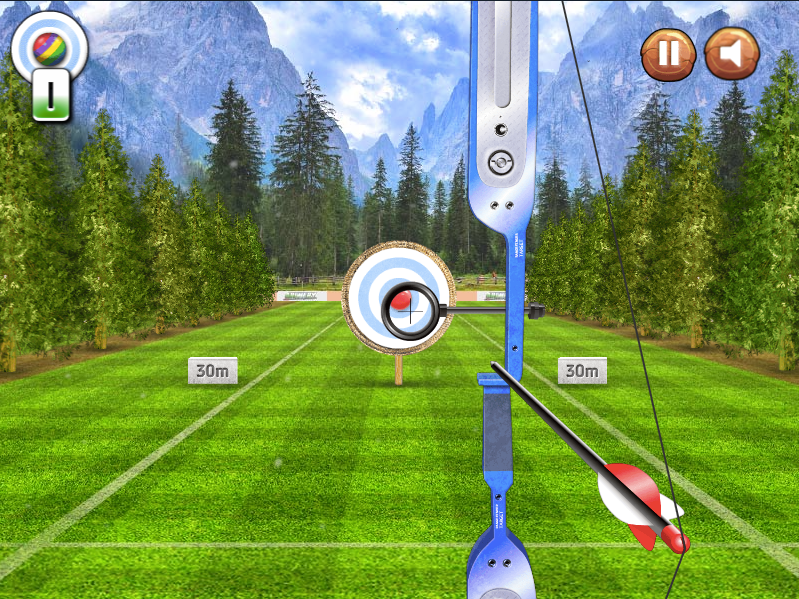
Task: Toggle the sound speaker button
Action: coord(732,54)
